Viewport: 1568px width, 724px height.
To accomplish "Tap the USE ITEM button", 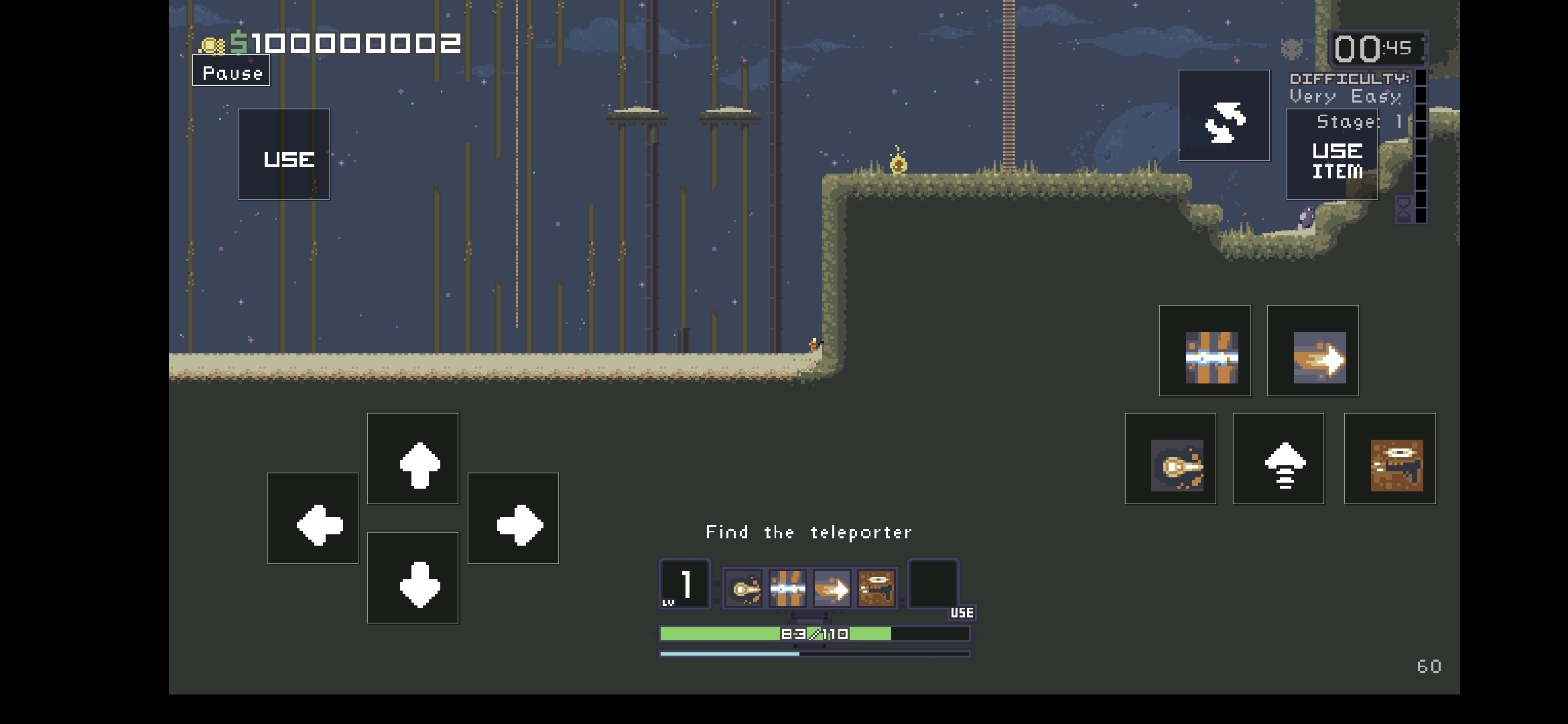I will [1332, 156].
